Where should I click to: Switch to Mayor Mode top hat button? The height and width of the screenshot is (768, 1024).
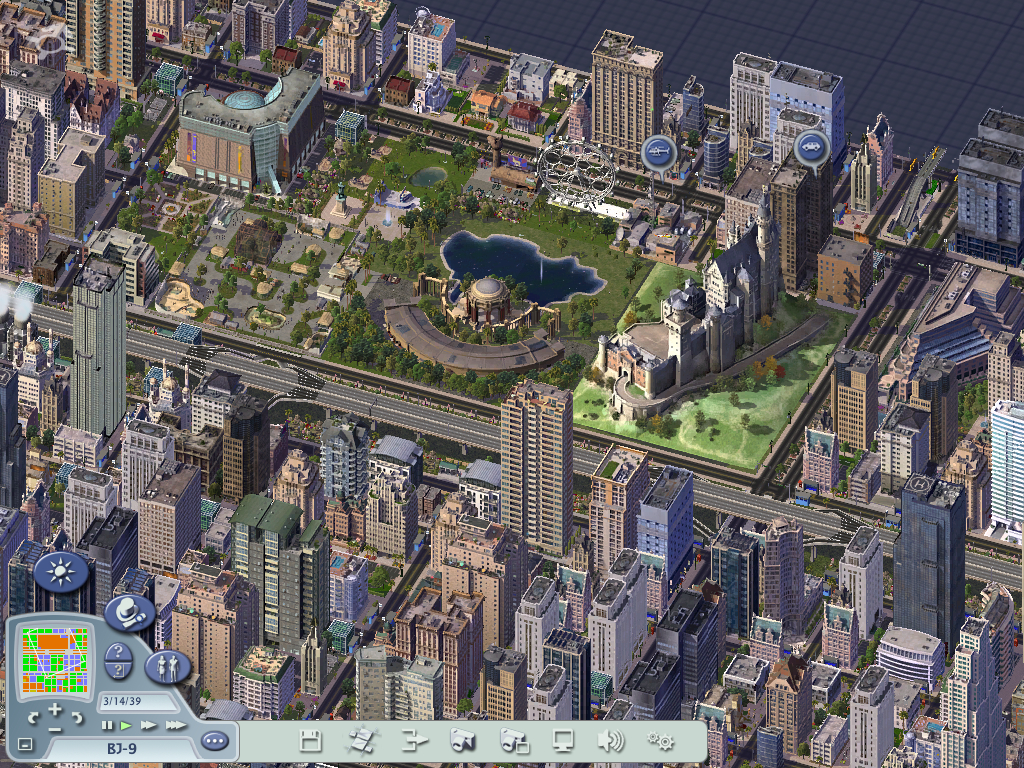click(x=130, y=611)
